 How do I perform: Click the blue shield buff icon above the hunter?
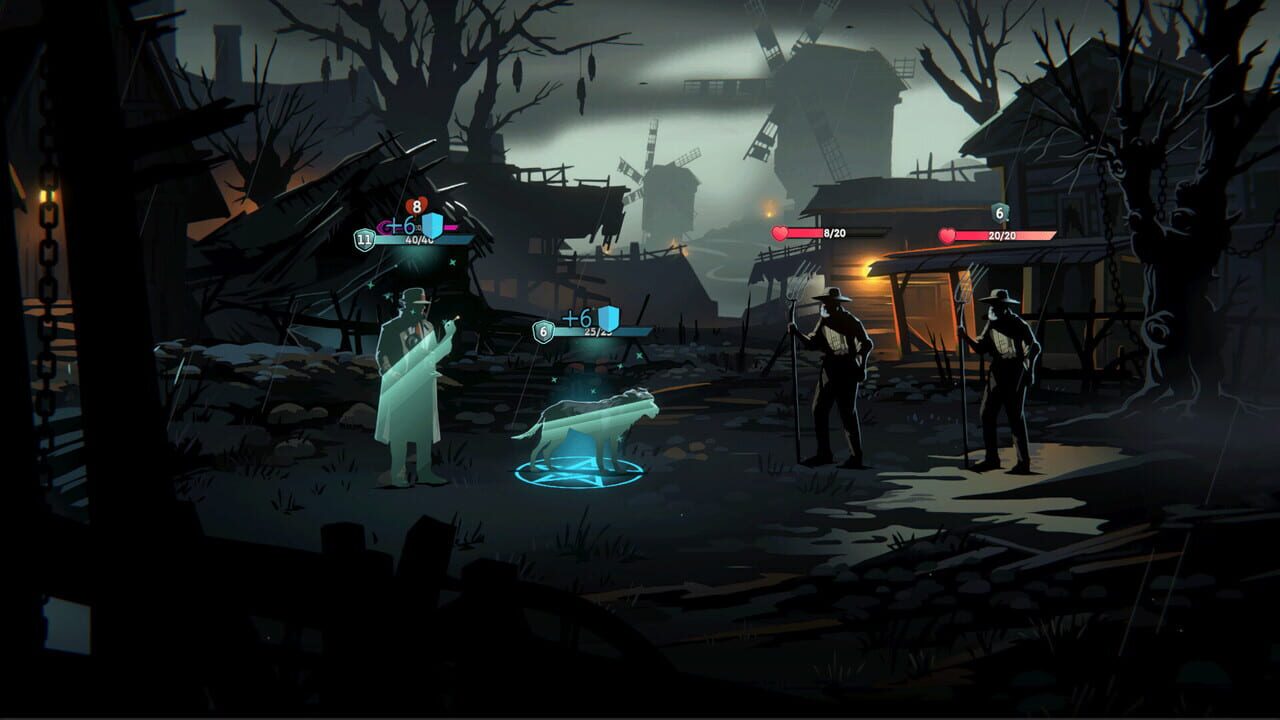[x=433, y=223]
